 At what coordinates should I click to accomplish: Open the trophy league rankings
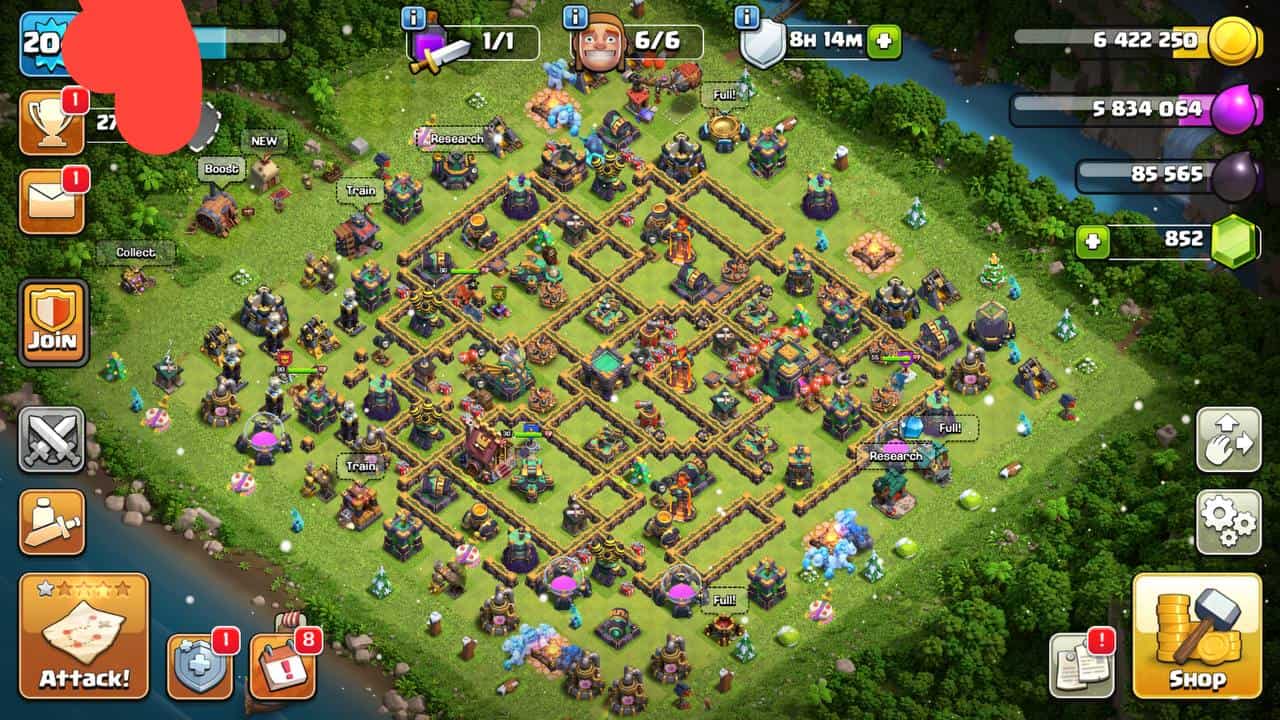pyautogui.click(x=52, y=123)
